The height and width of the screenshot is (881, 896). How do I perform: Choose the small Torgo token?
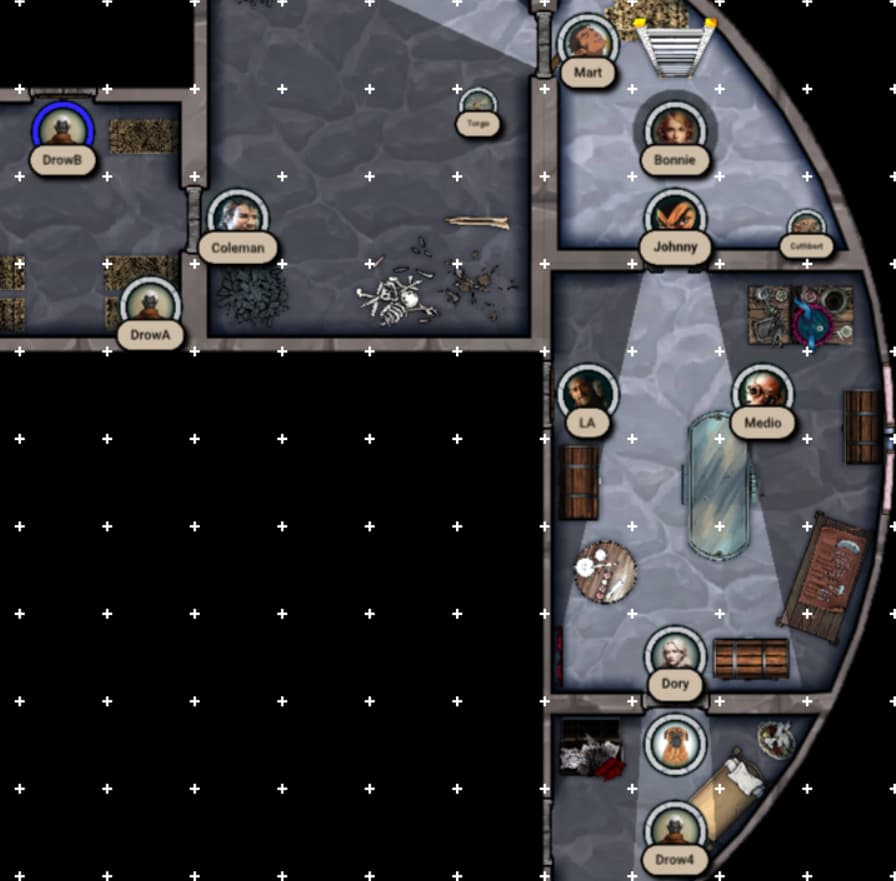(x=478, y=104)
